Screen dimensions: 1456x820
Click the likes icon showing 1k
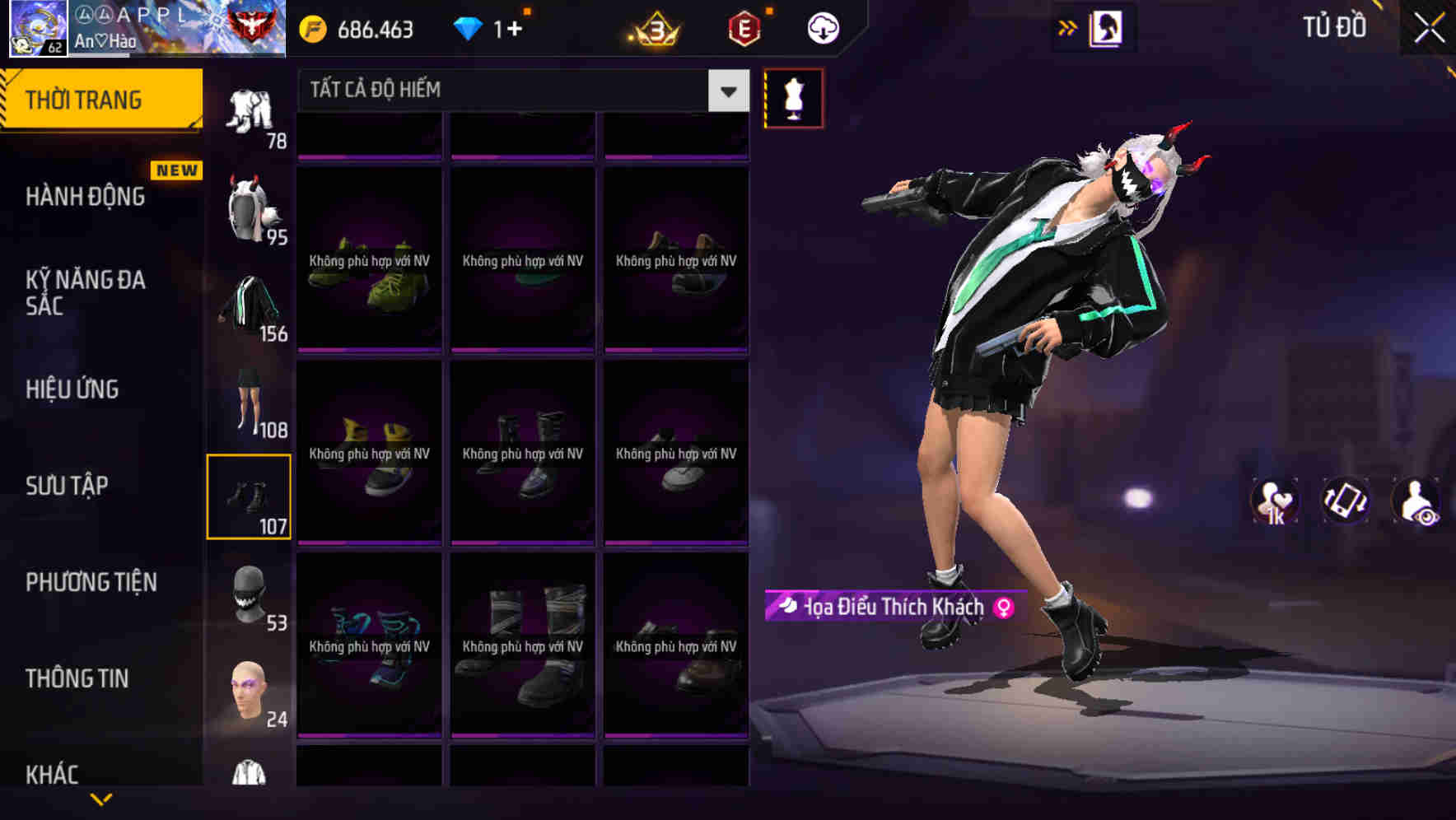pyautogui.click(x=1273, y=501)
